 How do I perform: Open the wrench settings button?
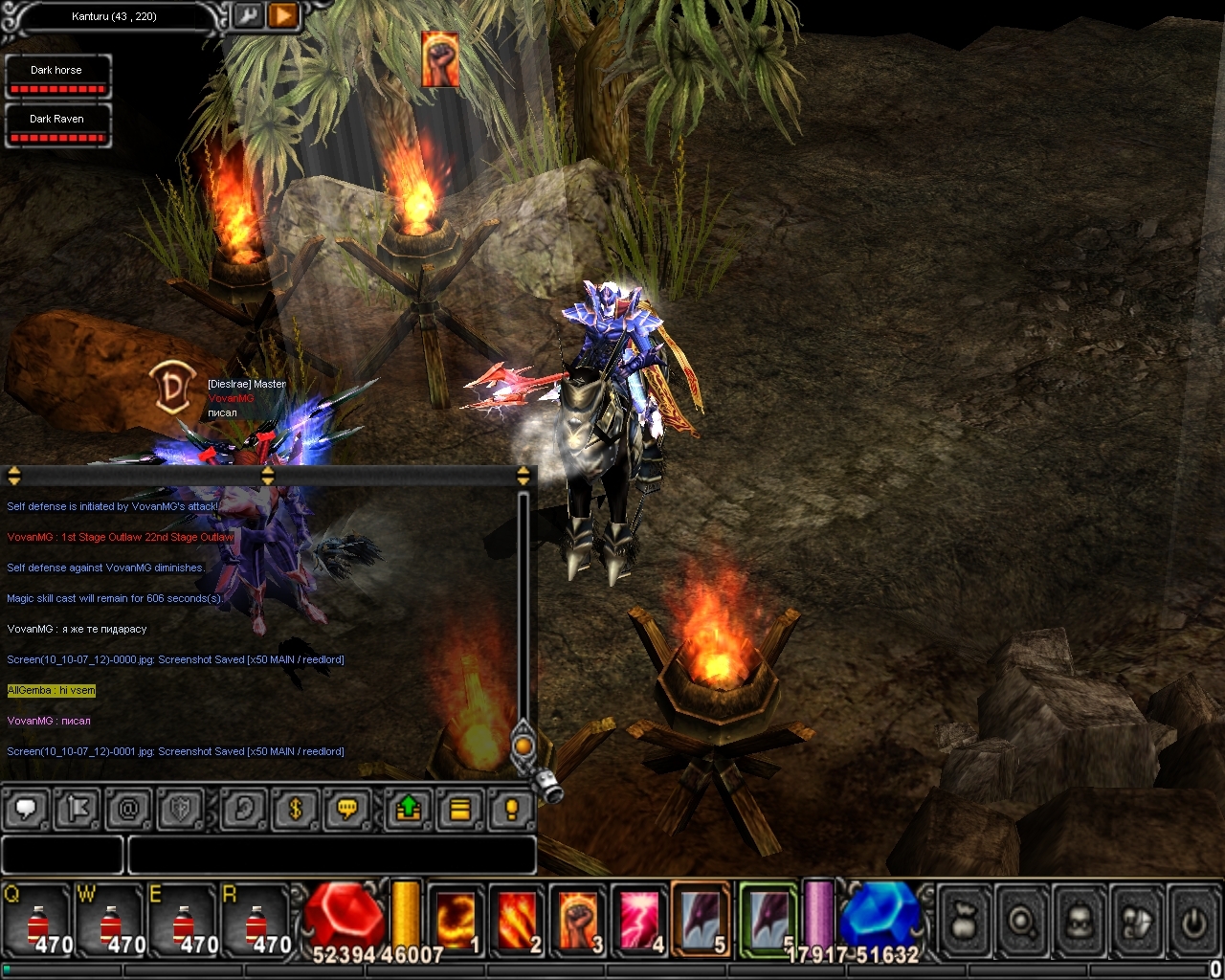pyautogui.click(x=249, y=16)
